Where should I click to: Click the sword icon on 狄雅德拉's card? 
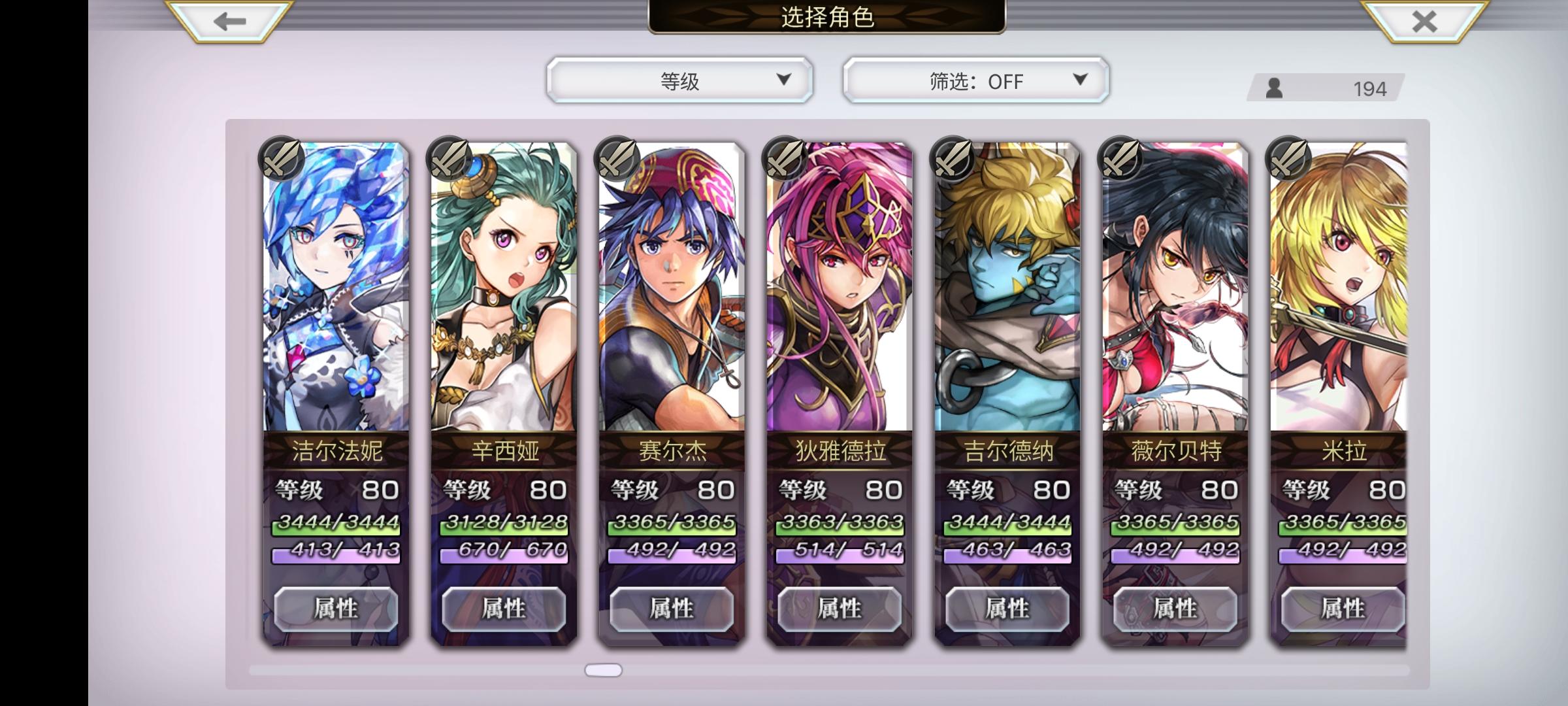click(x=785, y=159)
